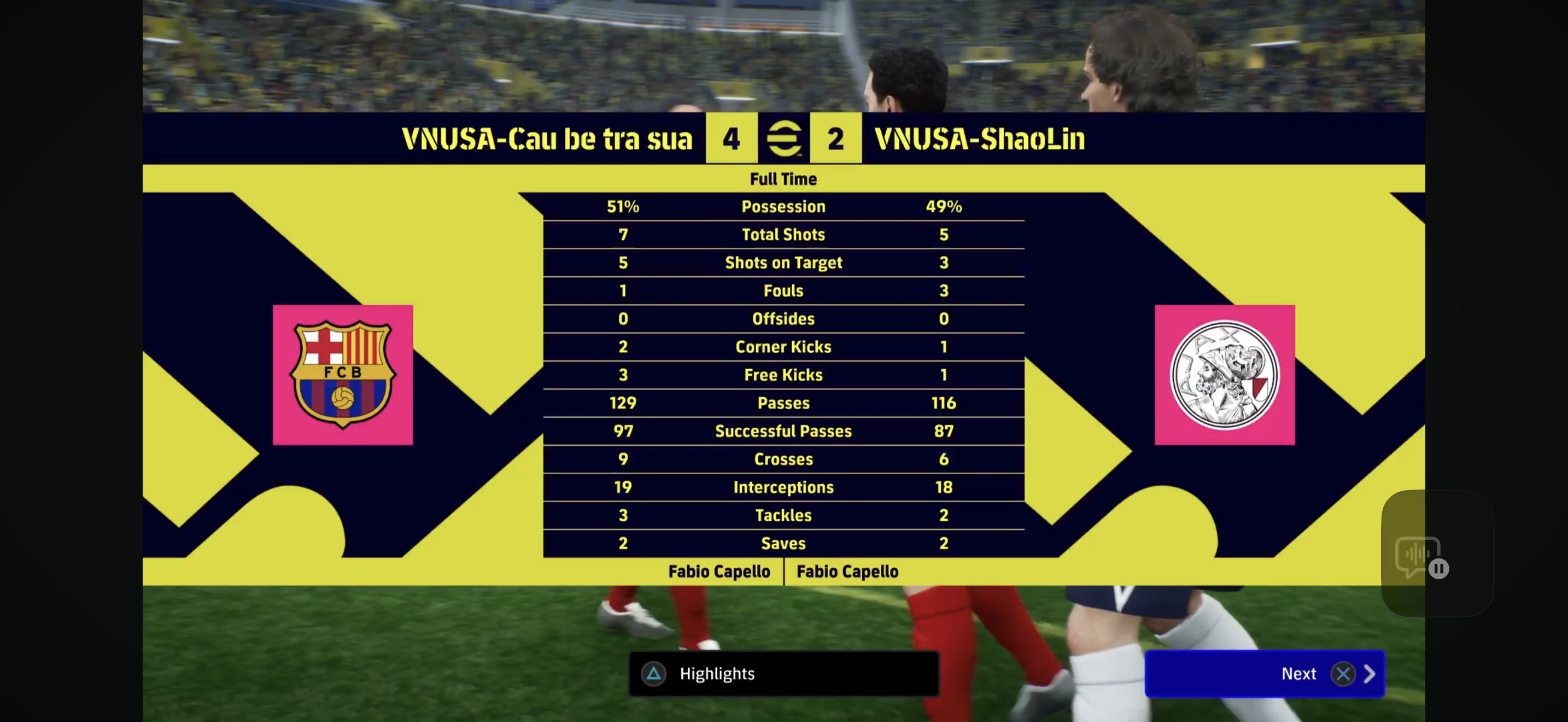Click the 51% possession value
Screen dimensions: 1568x722
[x=623, y=206]
